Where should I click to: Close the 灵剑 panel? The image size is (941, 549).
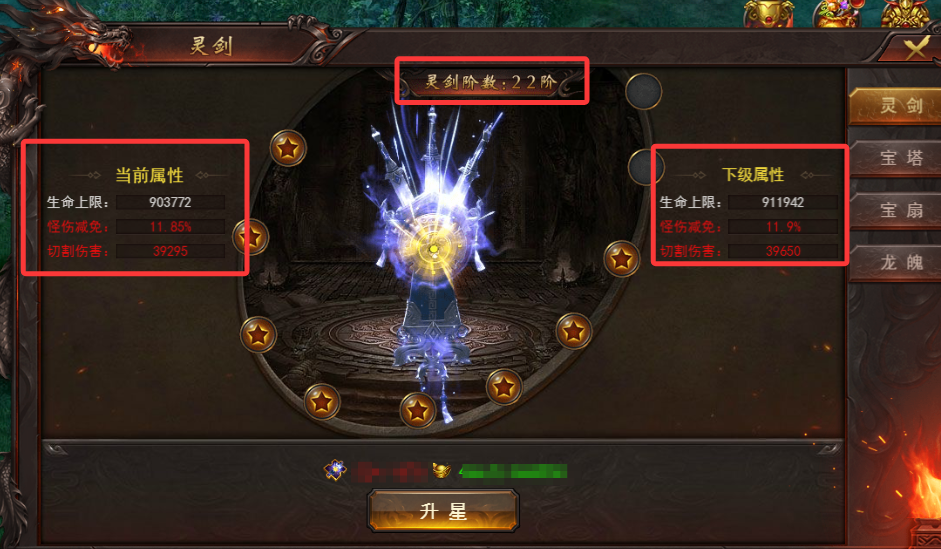916,49
